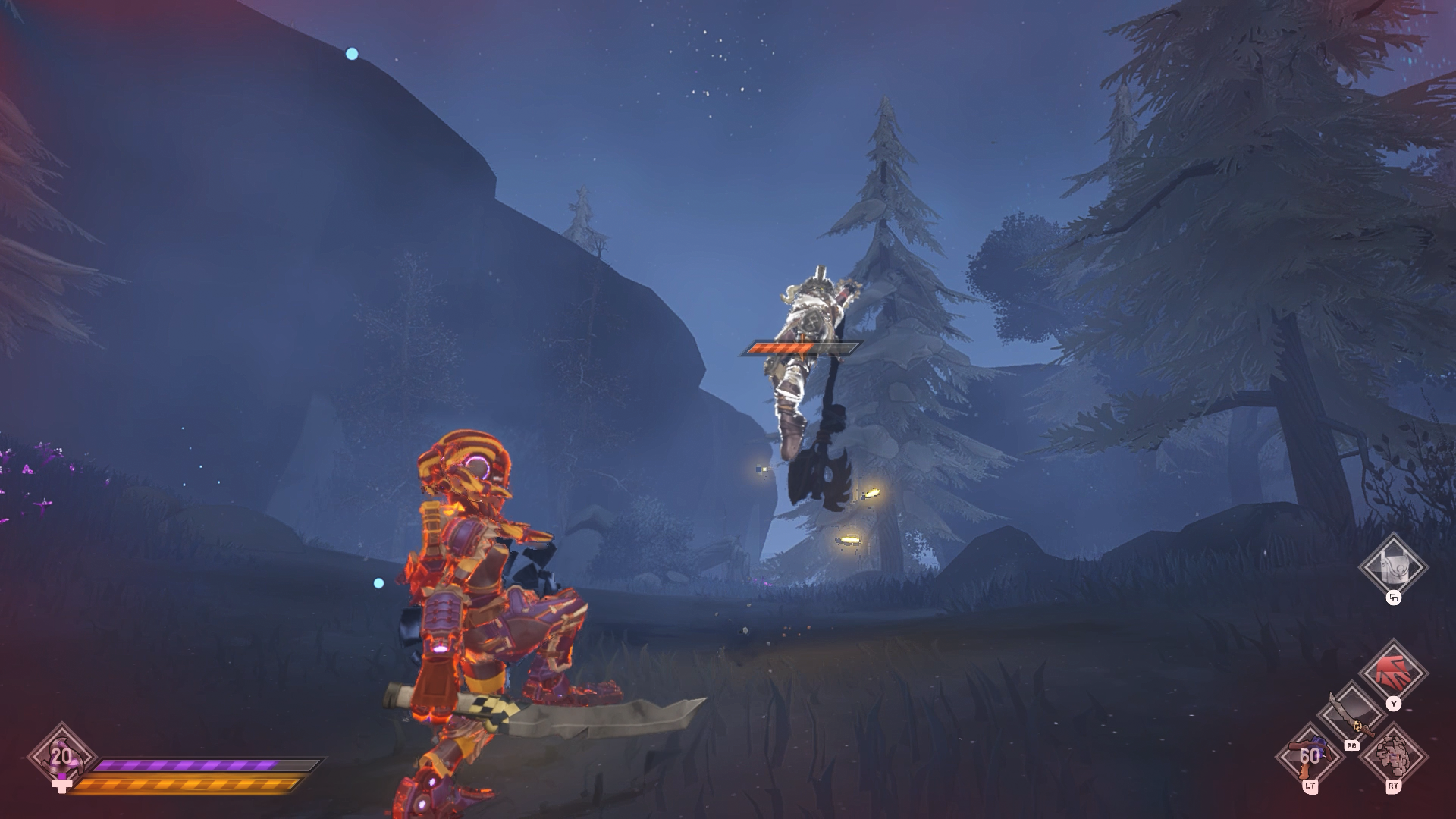Click the small stacked-pages glyph under the satchel
Viewport: 1456px width, 819px height.
tap(1394, 598)
